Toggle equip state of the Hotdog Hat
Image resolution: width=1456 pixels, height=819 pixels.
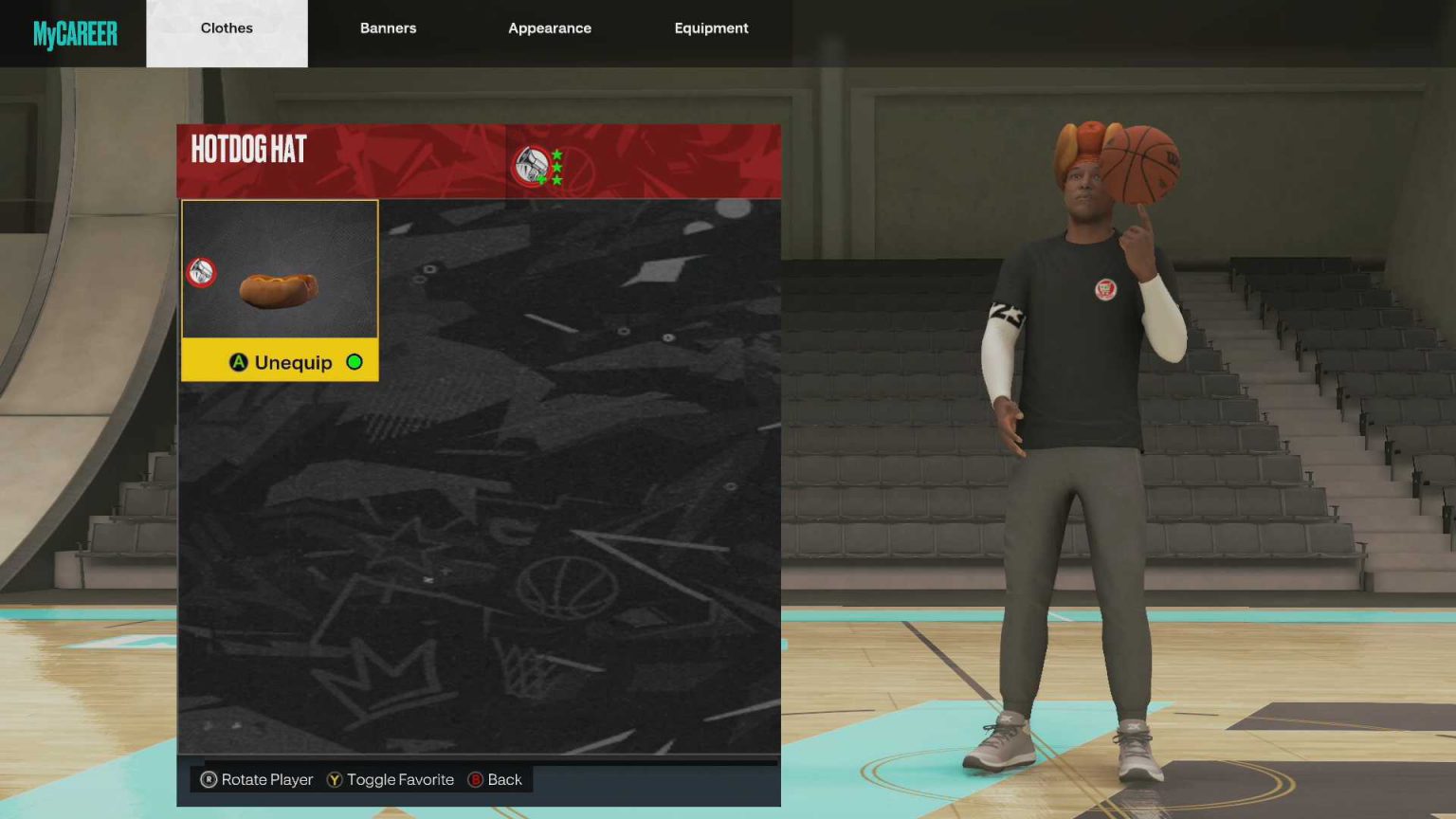pos(279,362)
